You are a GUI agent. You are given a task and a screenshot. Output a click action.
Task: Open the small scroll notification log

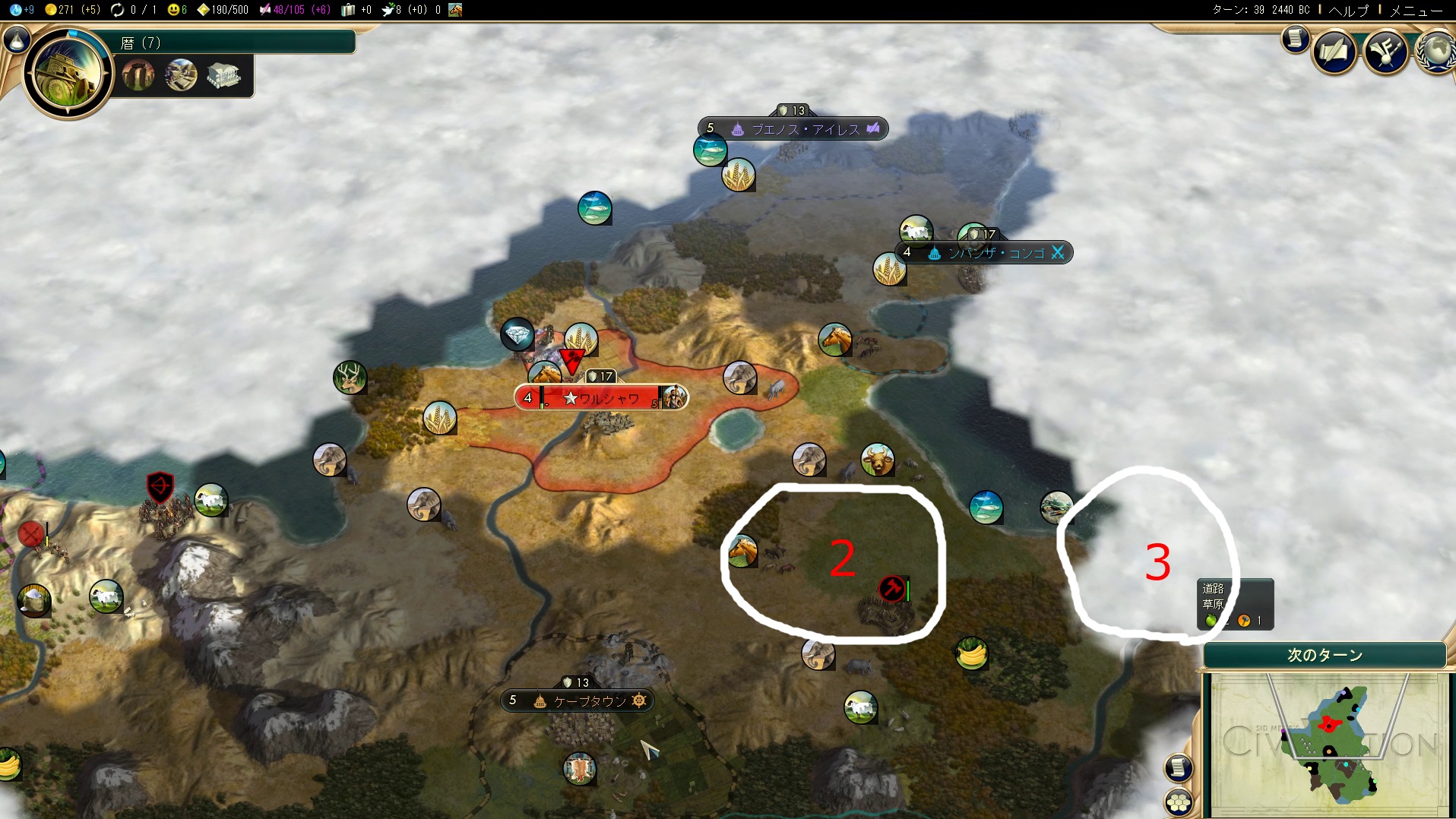point(1296,39)
